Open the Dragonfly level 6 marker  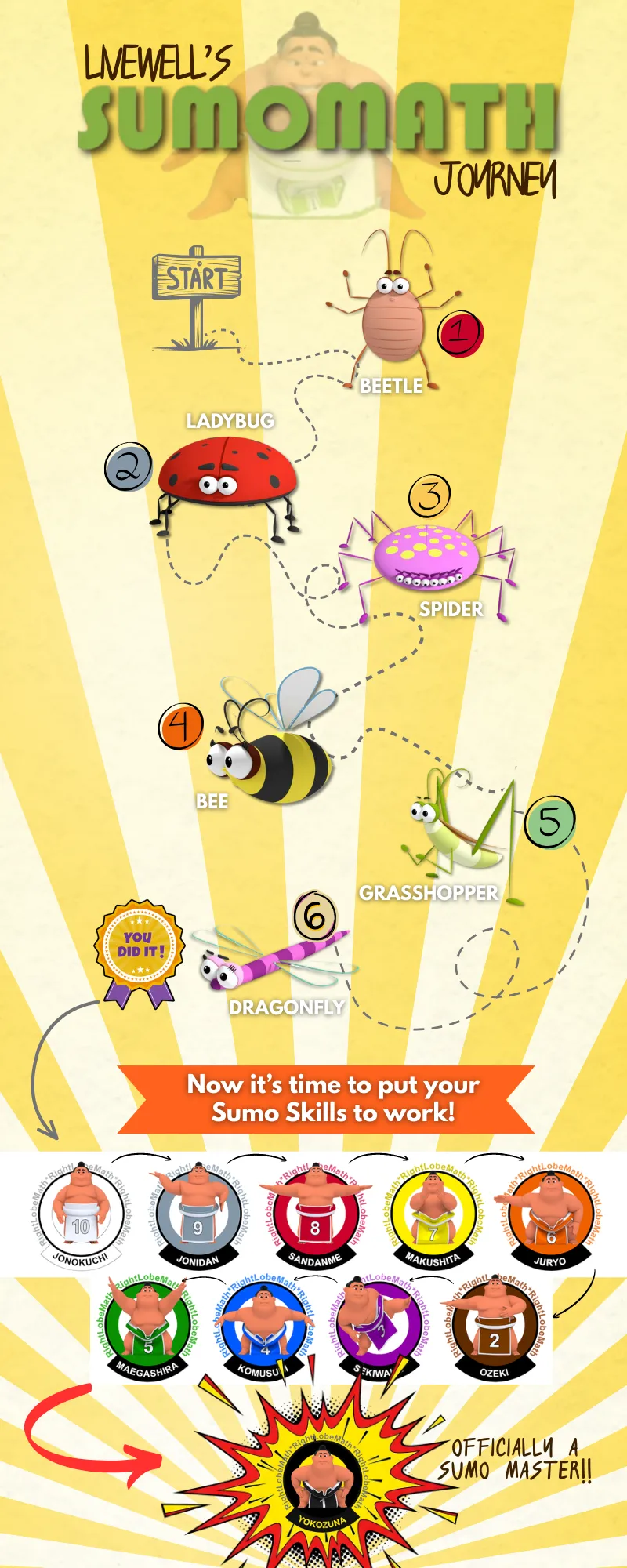point(315,916)
